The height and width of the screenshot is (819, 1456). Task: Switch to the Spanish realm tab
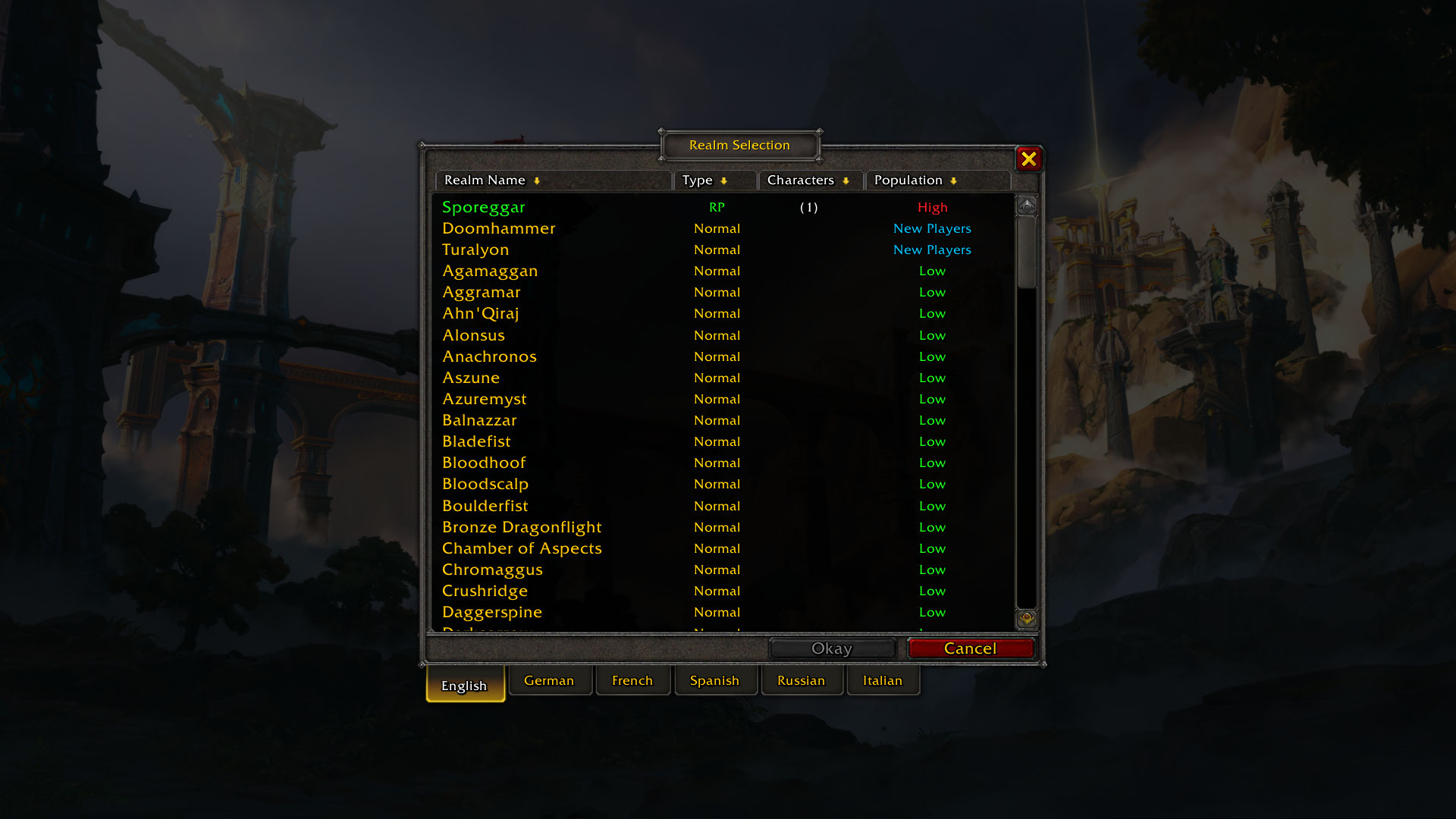point(715,680)
